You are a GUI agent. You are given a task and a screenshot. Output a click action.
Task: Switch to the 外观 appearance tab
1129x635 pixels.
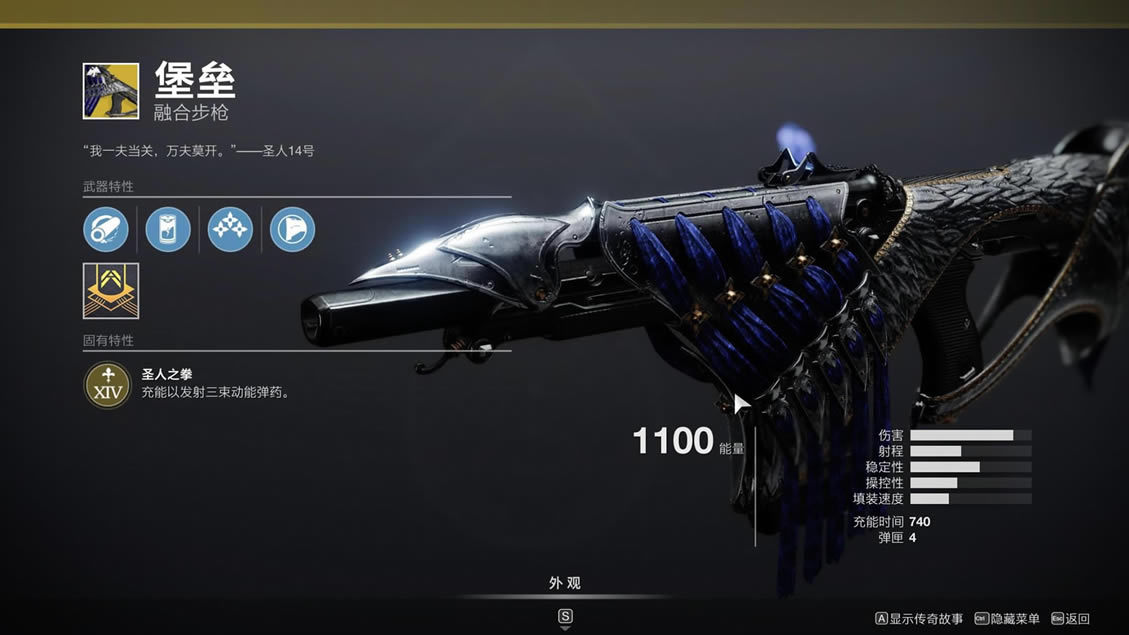pos(565,583)
